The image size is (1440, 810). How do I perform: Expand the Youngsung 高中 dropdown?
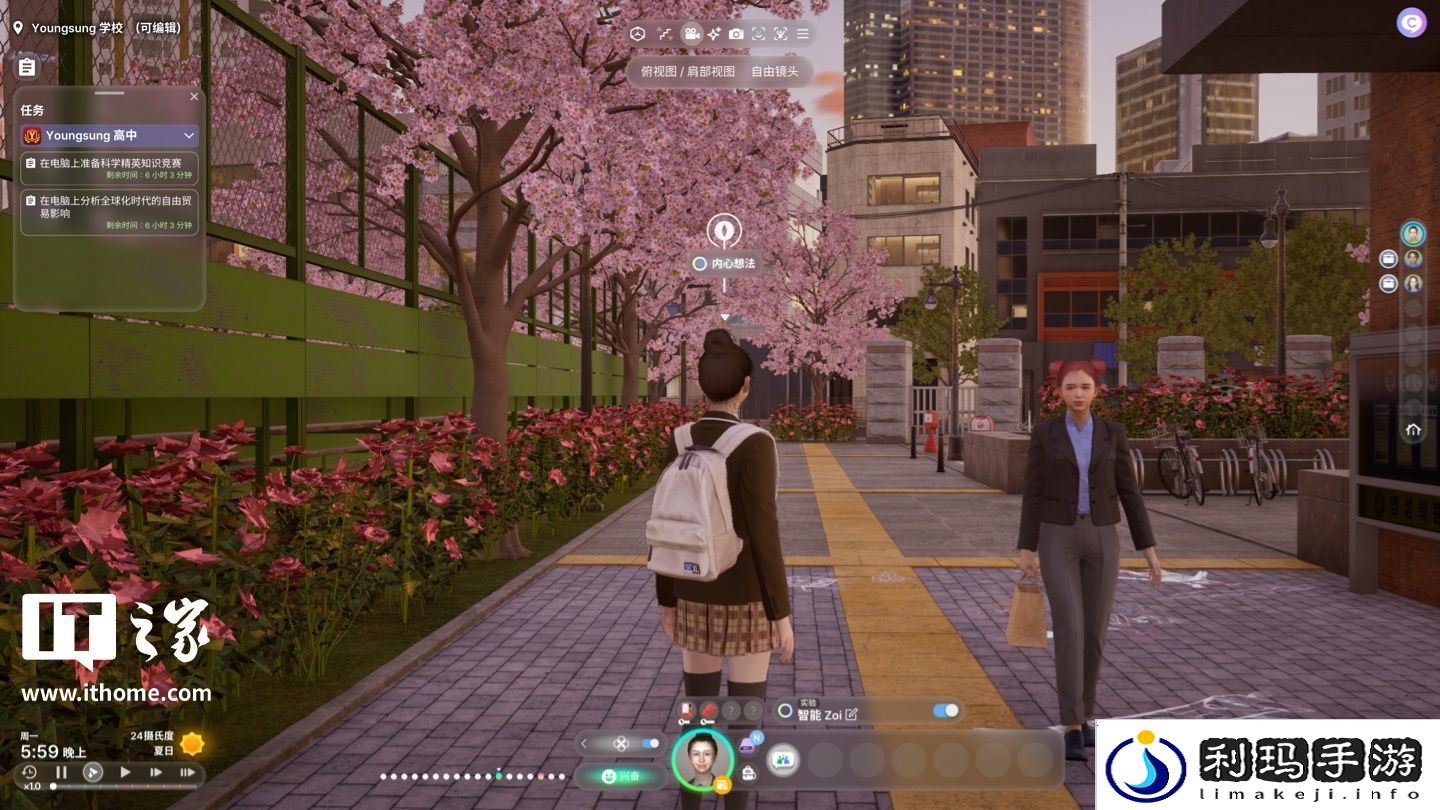(x=189, y=135)
